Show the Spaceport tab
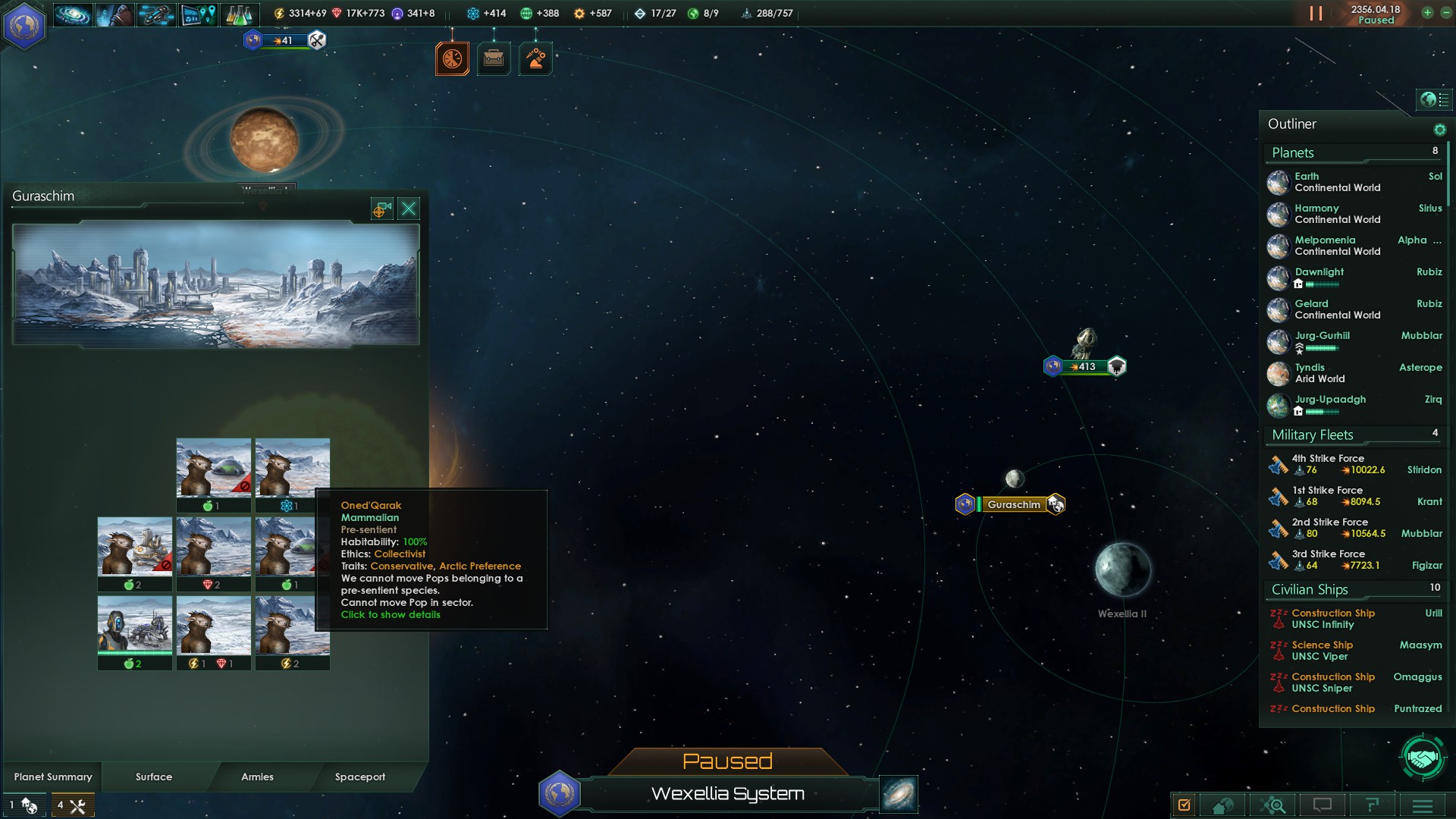The width and height of the screenshot is (1456, 819). [359, 777]
